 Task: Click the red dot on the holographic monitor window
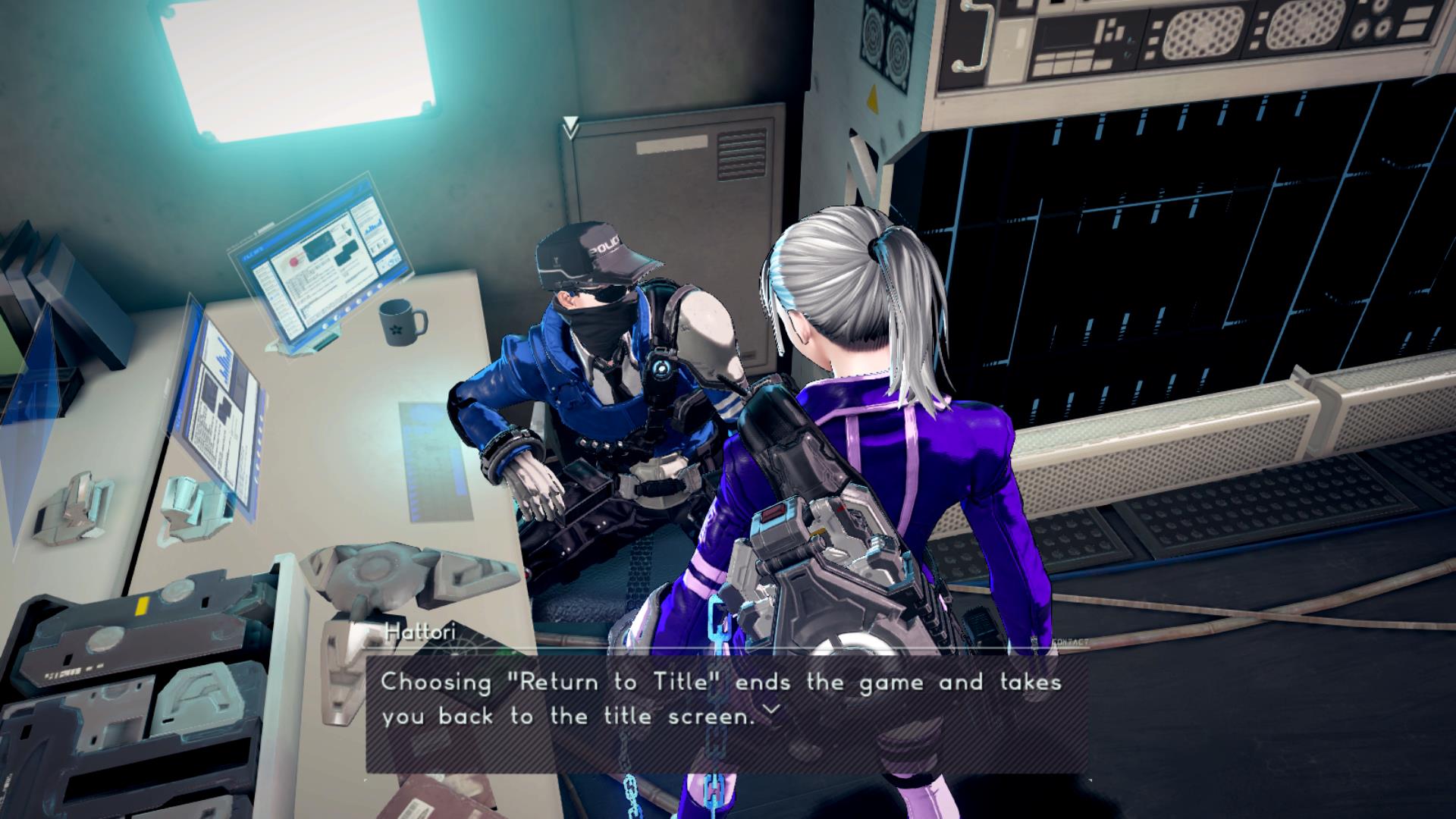(293, 261)
